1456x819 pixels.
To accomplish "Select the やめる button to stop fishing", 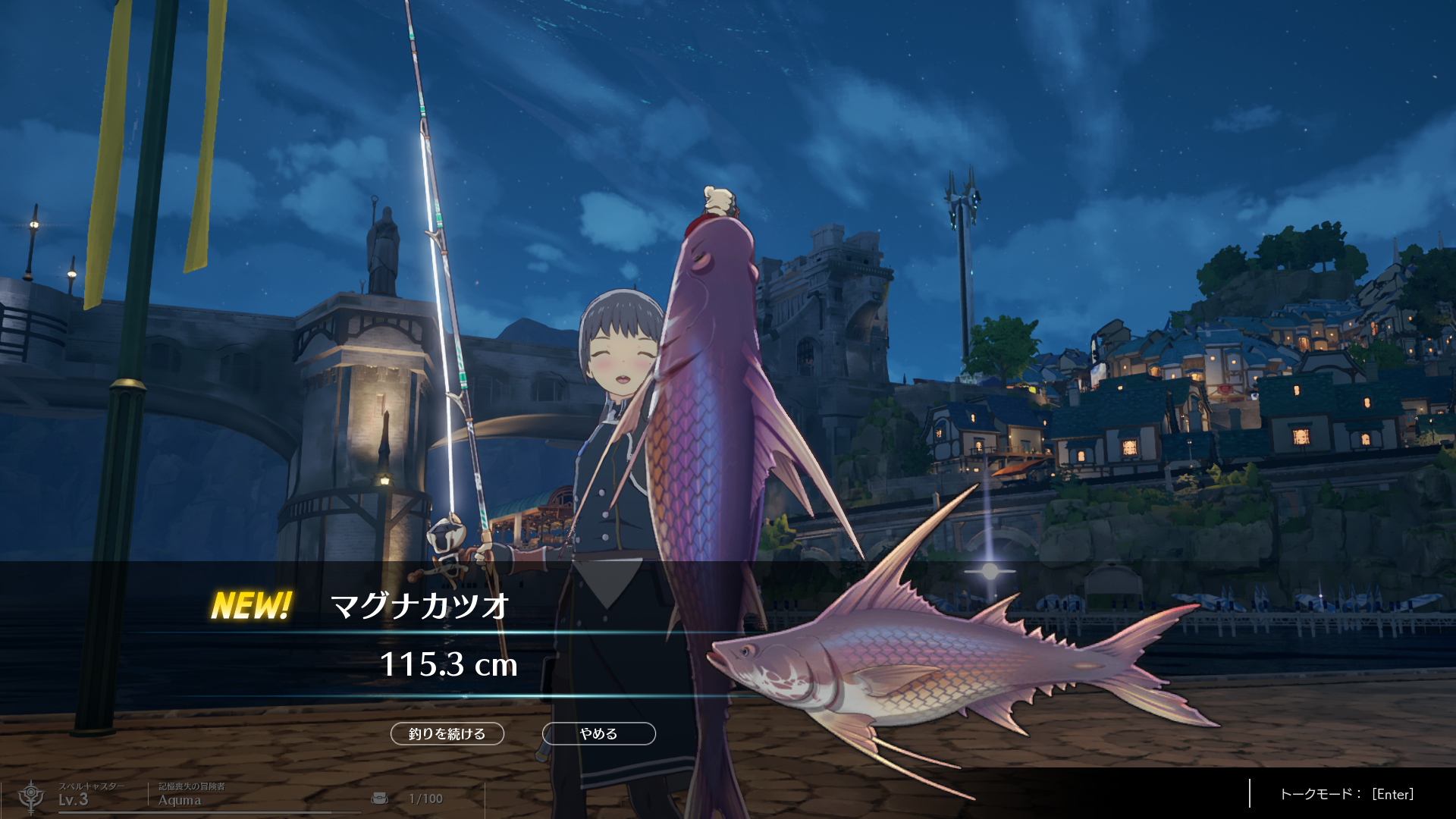I will coord(598,733).
